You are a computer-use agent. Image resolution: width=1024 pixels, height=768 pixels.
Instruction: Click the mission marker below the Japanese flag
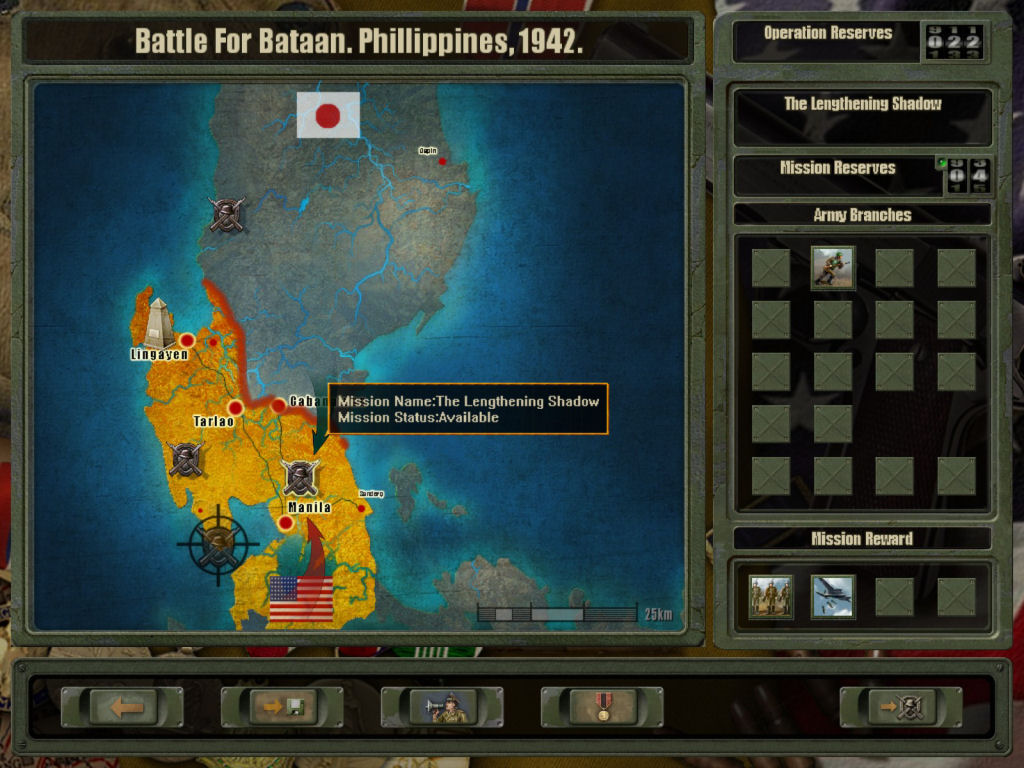(227, 213)
